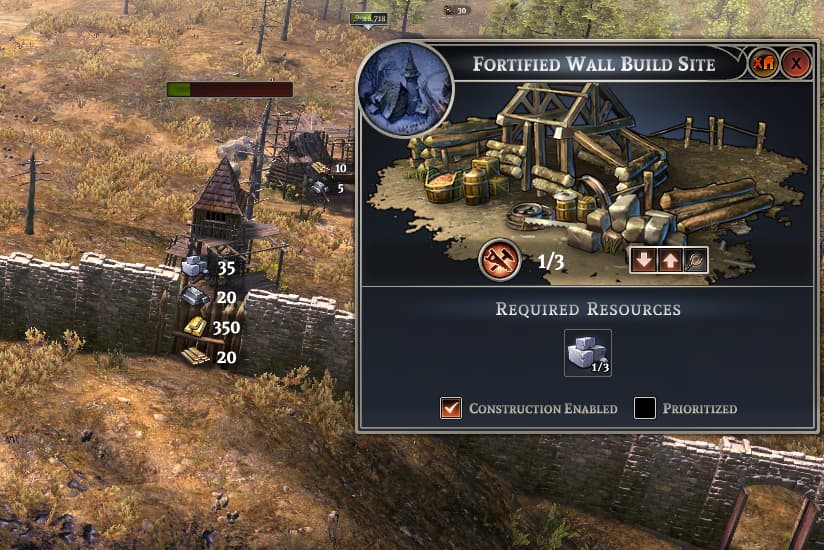Click the up arrow button
This screenshot has height=550, width=824.
pos(668,260)
